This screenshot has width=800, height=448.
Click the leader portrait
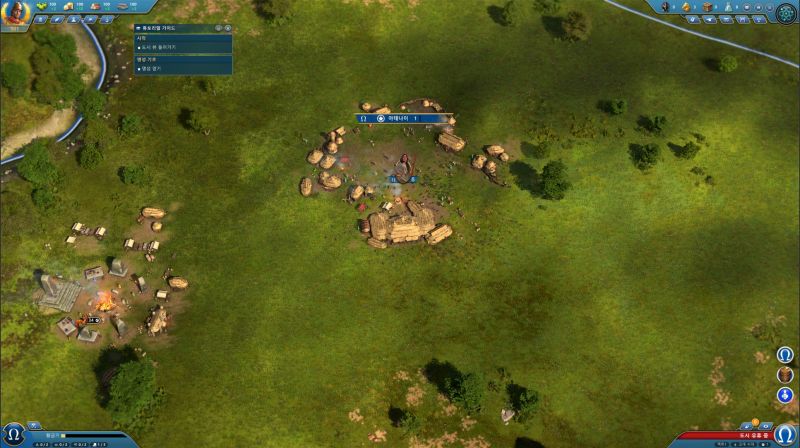click(x=14, y=14)
